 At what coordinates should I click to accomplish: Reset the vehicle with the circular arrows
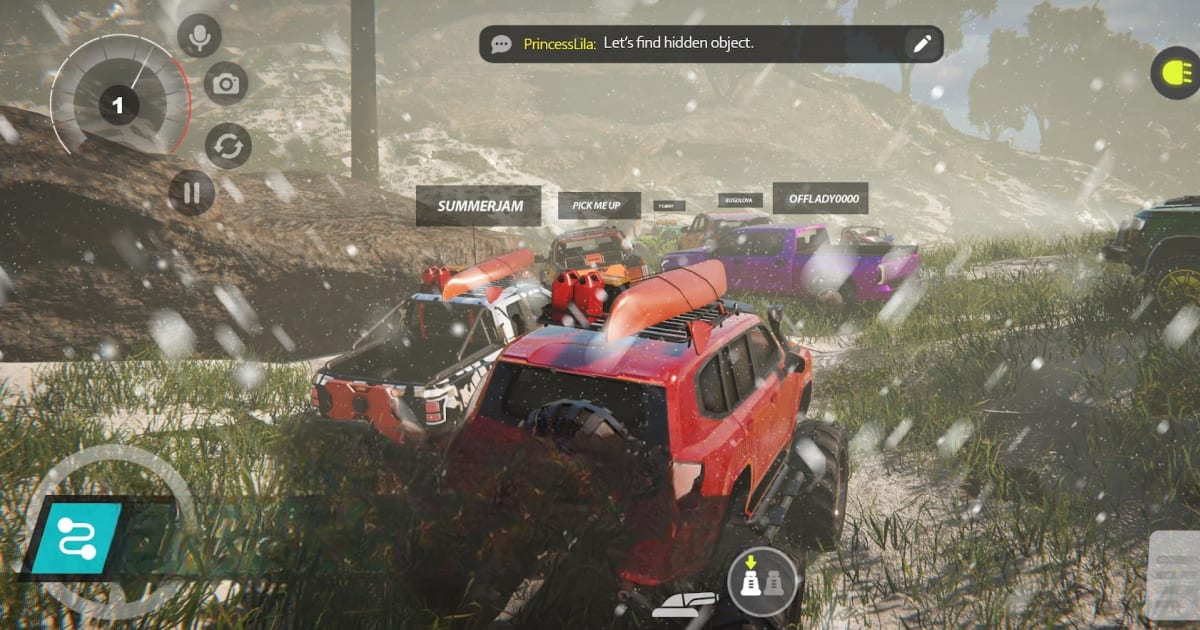coord(228,146)
